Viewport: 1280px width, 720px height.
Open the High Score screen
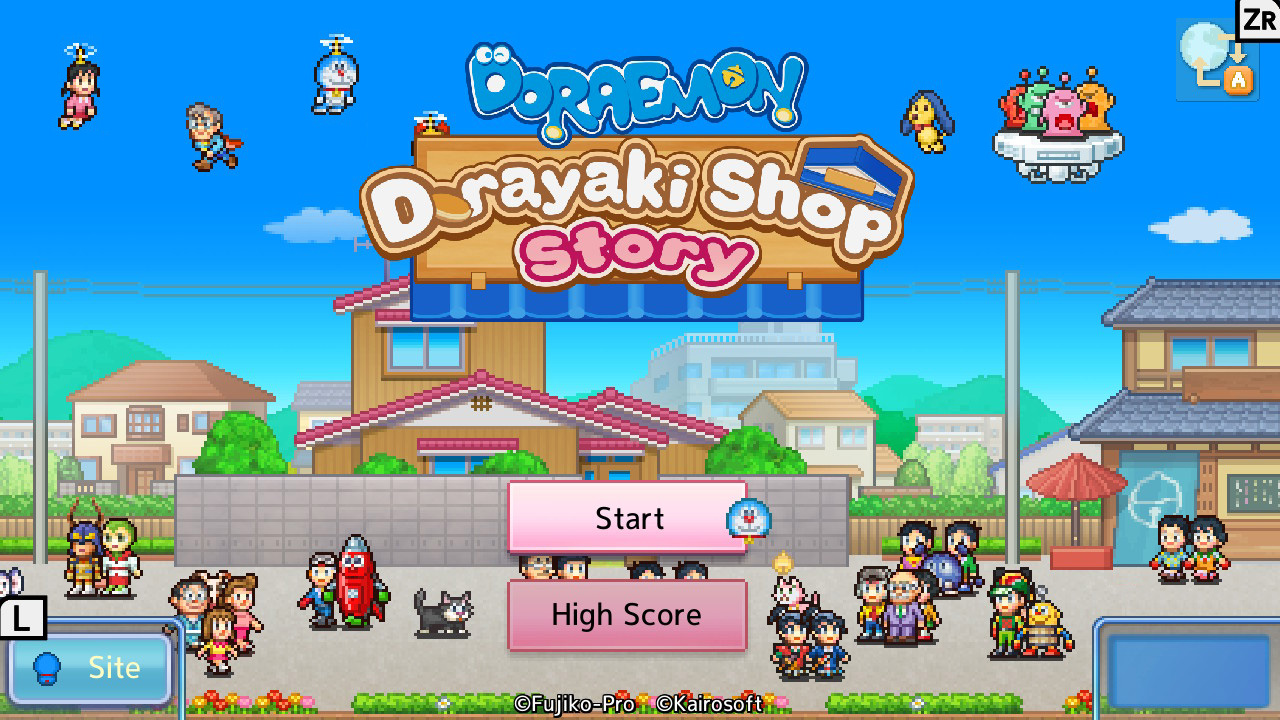[x=627, y=615]
